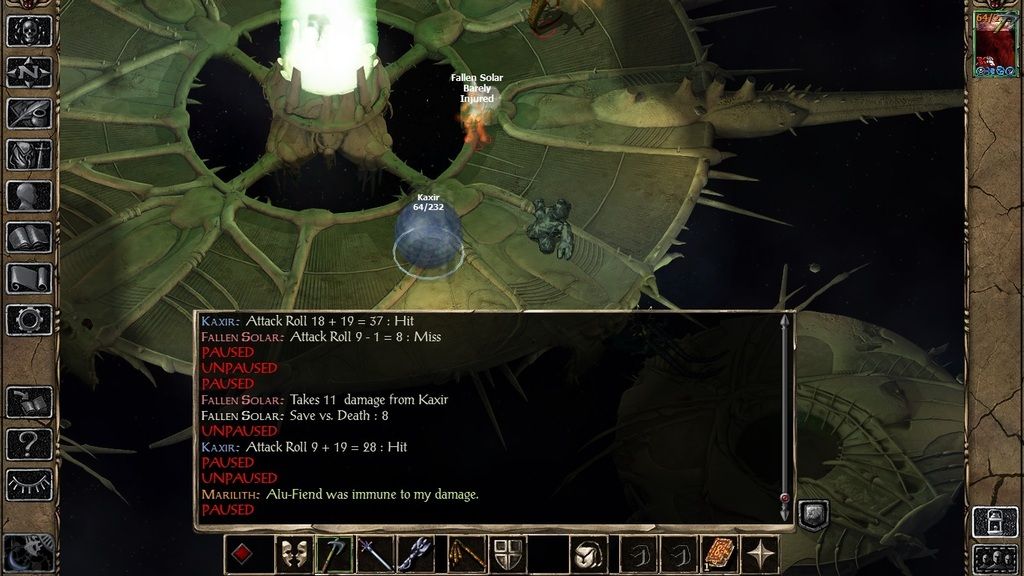Select the axe weapon quick slot
Viewport: 1024px width, 576px height.
click(334, 554)
